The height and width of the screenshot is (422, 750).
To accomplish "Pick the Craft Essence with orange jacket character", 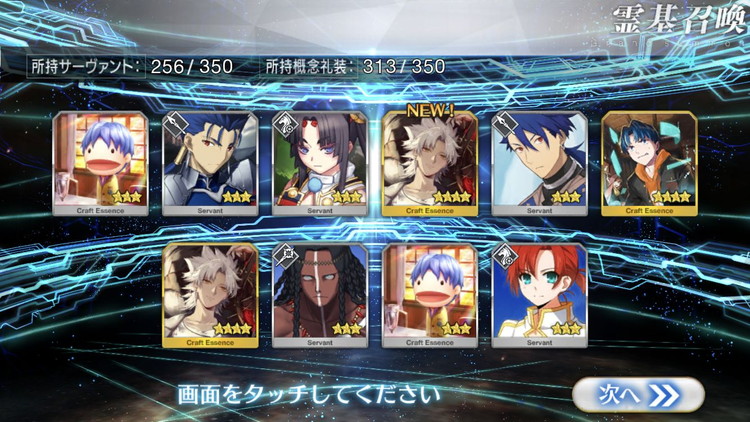I will 649,160.
